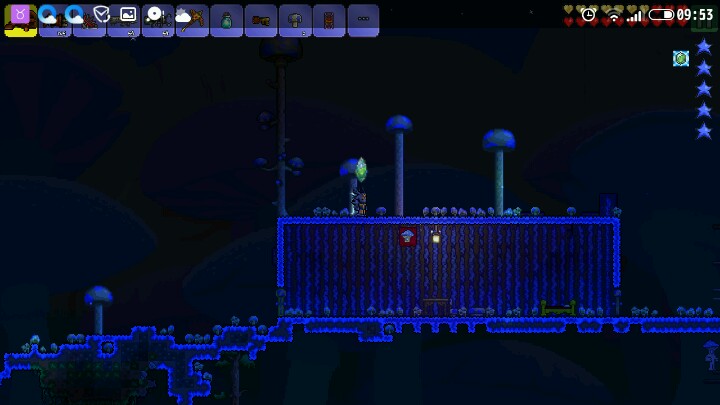Choose the green potion bottle slot

pos(226,20)
